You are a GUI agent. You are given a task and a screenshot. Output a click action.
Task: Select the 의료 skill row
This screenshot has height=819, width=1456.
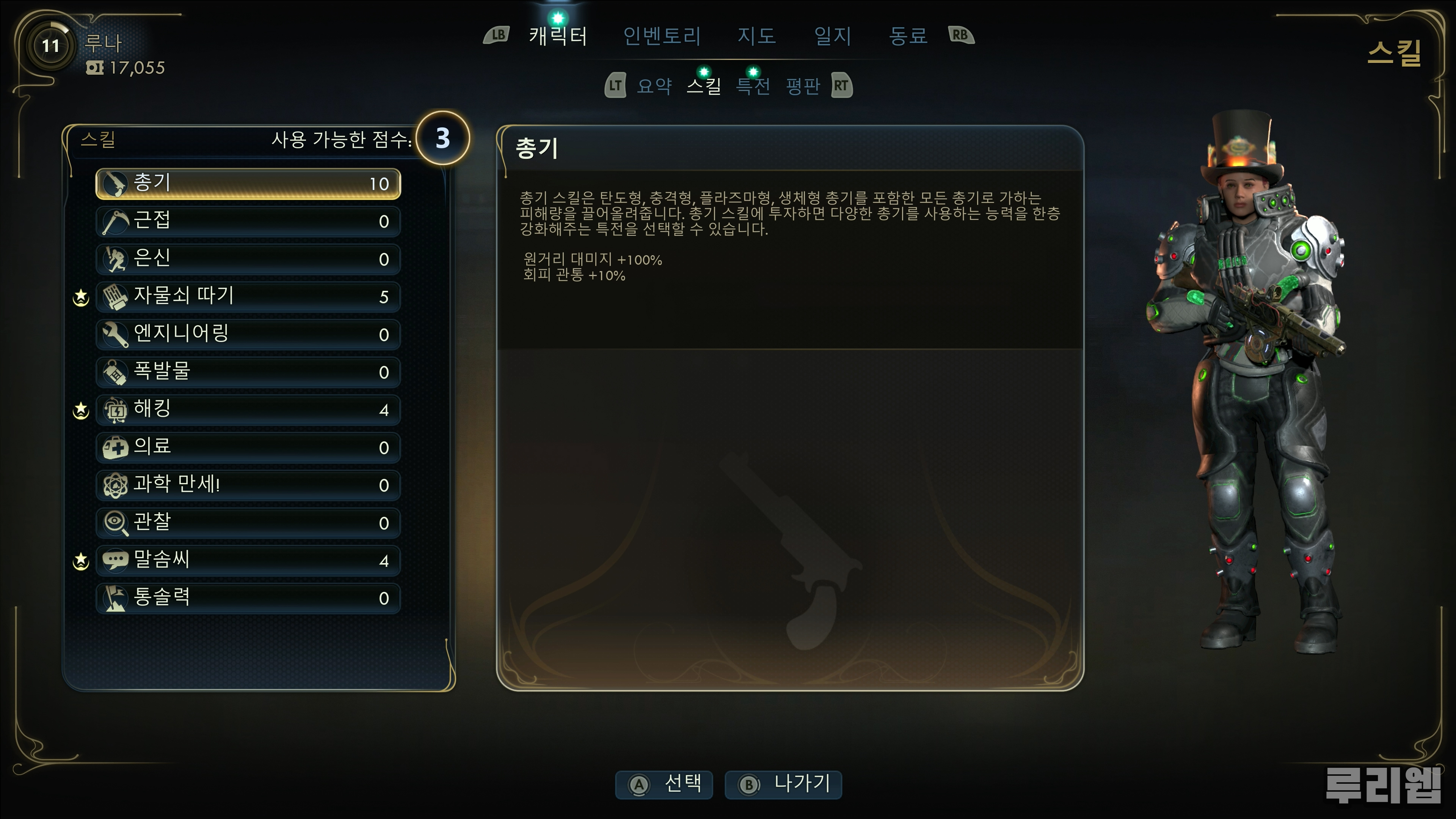(248, 447)
